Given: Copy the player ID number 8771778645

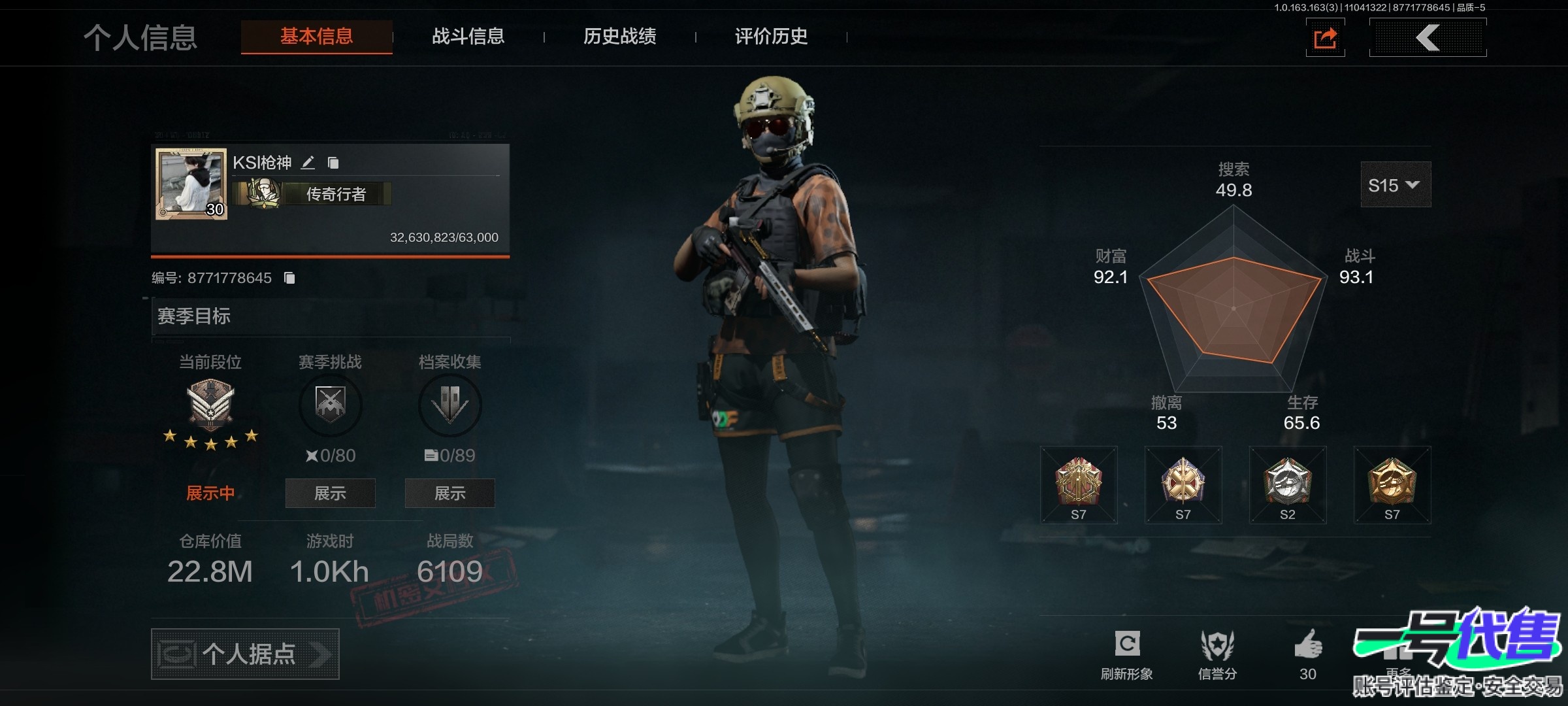Looking at the screenshot, I should click(x=289, y=278).
